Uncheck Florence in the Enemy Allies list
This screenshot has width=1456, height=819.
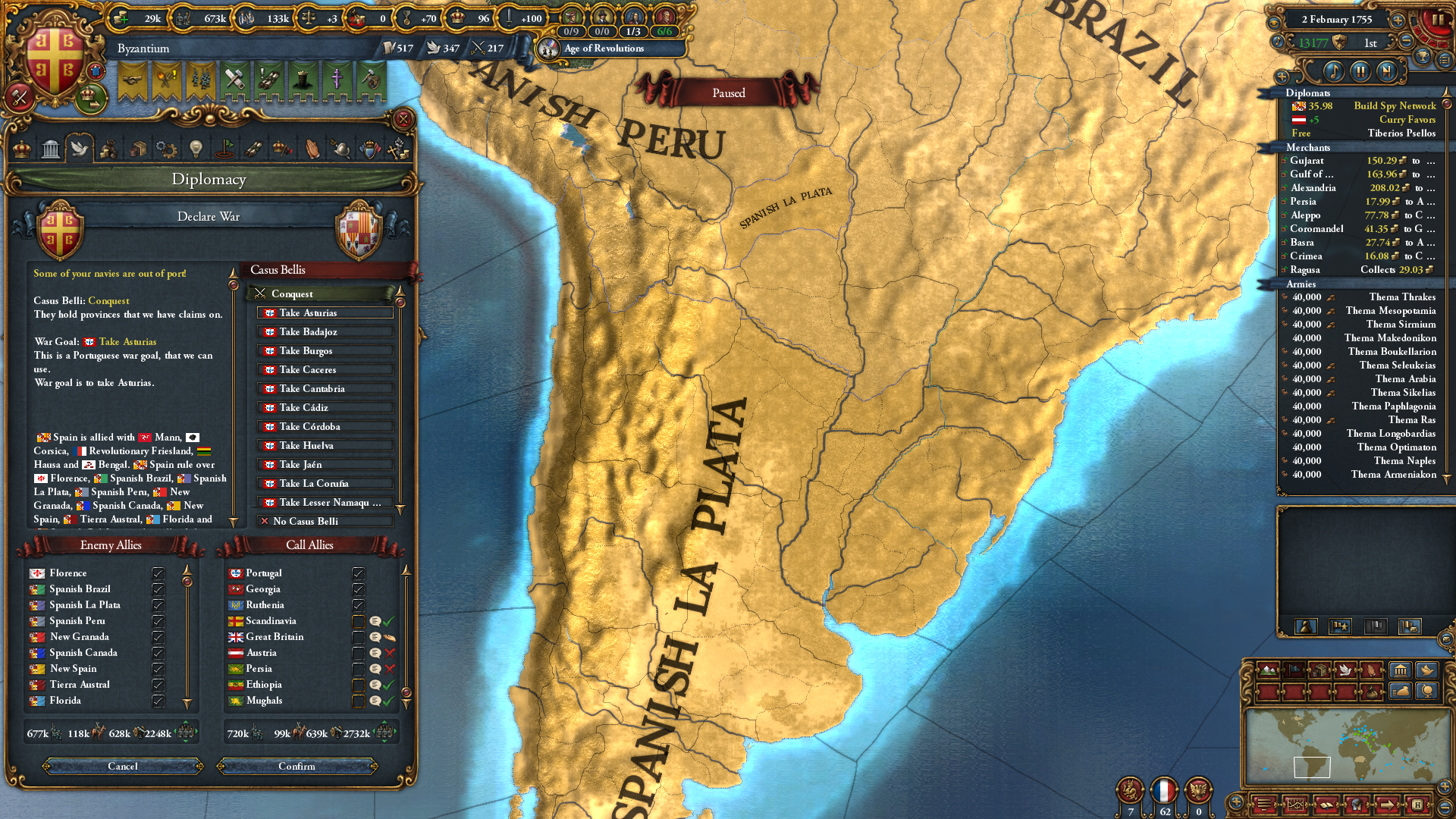158,573
